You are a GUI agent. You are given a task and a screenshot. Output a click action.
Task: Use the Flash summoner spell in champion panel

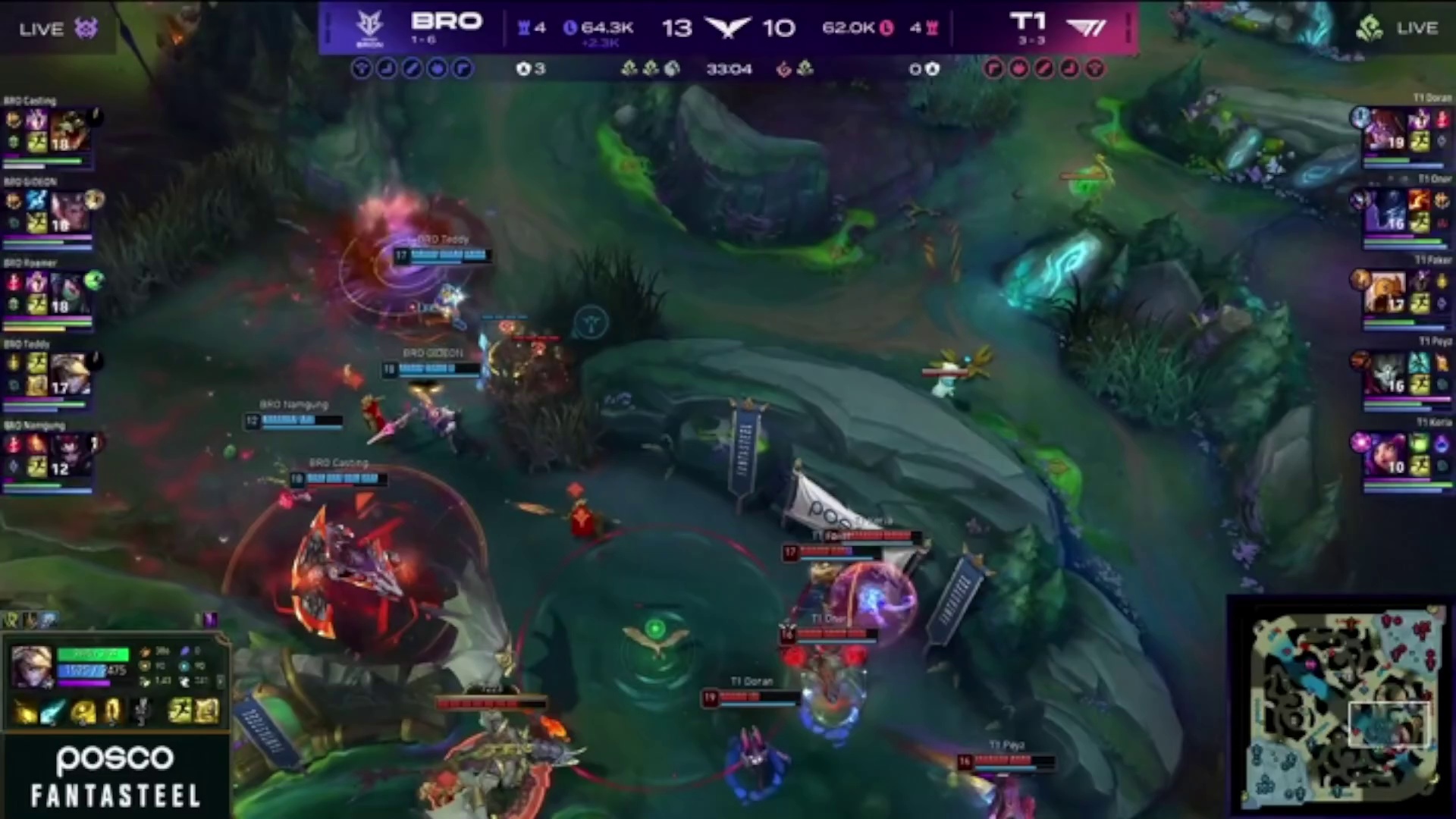coord(180,711)
